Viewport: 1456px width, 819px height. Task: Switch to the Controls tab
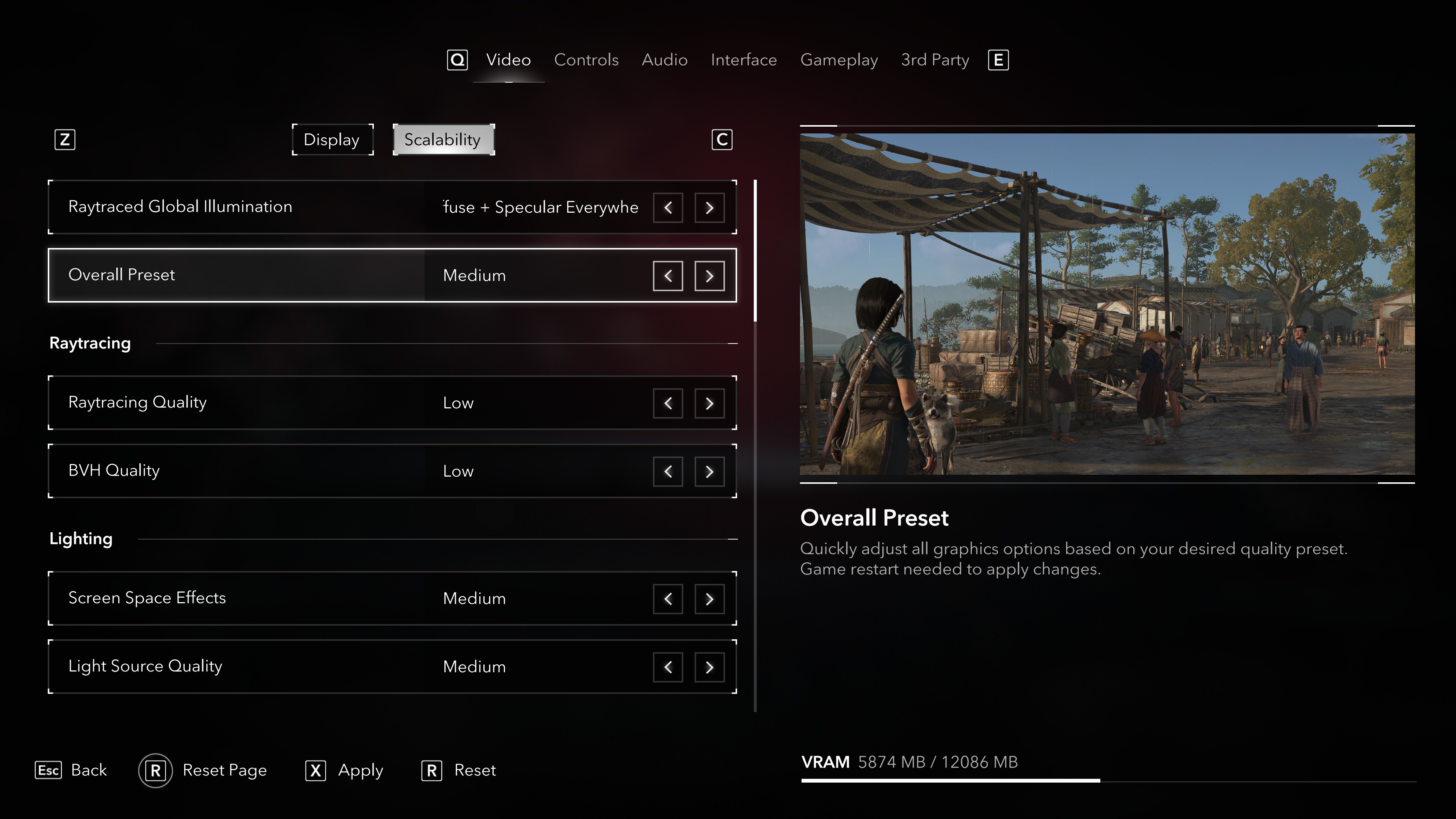pyautogui.click(x=585, y=60)
